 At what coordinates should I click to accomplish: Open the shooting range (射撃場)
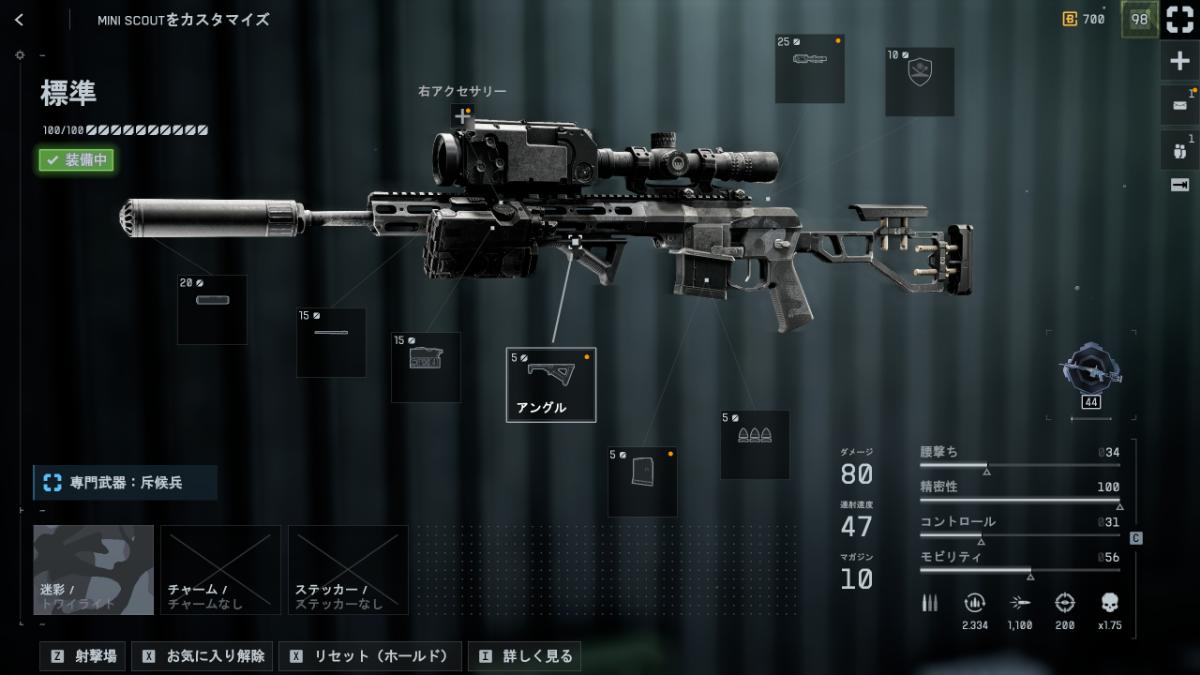coord(85,656)
